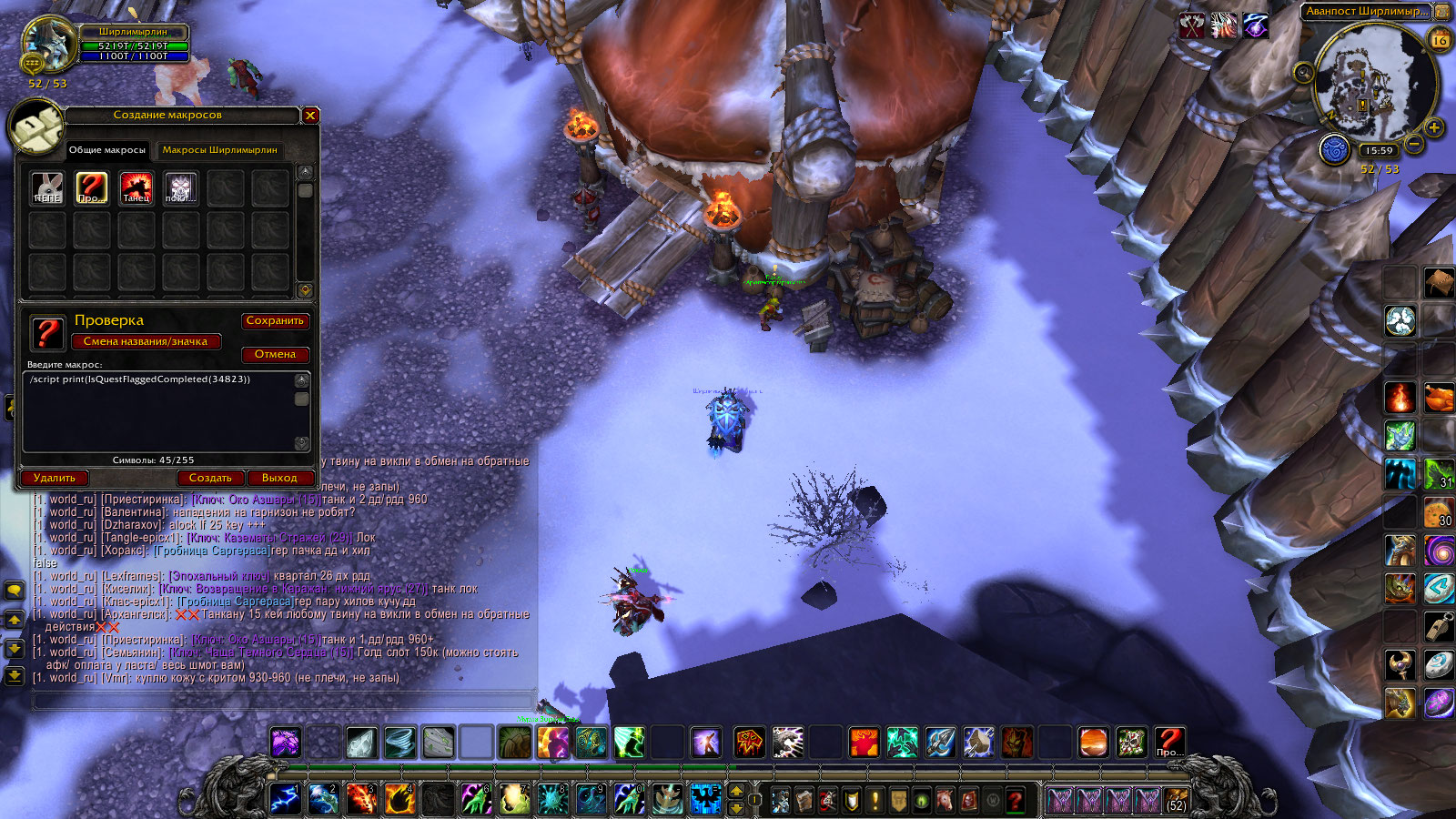Close the macro creation window
Image resolution: width=1456 pixels, height=819 pixels.
click(x=310, y=116)
